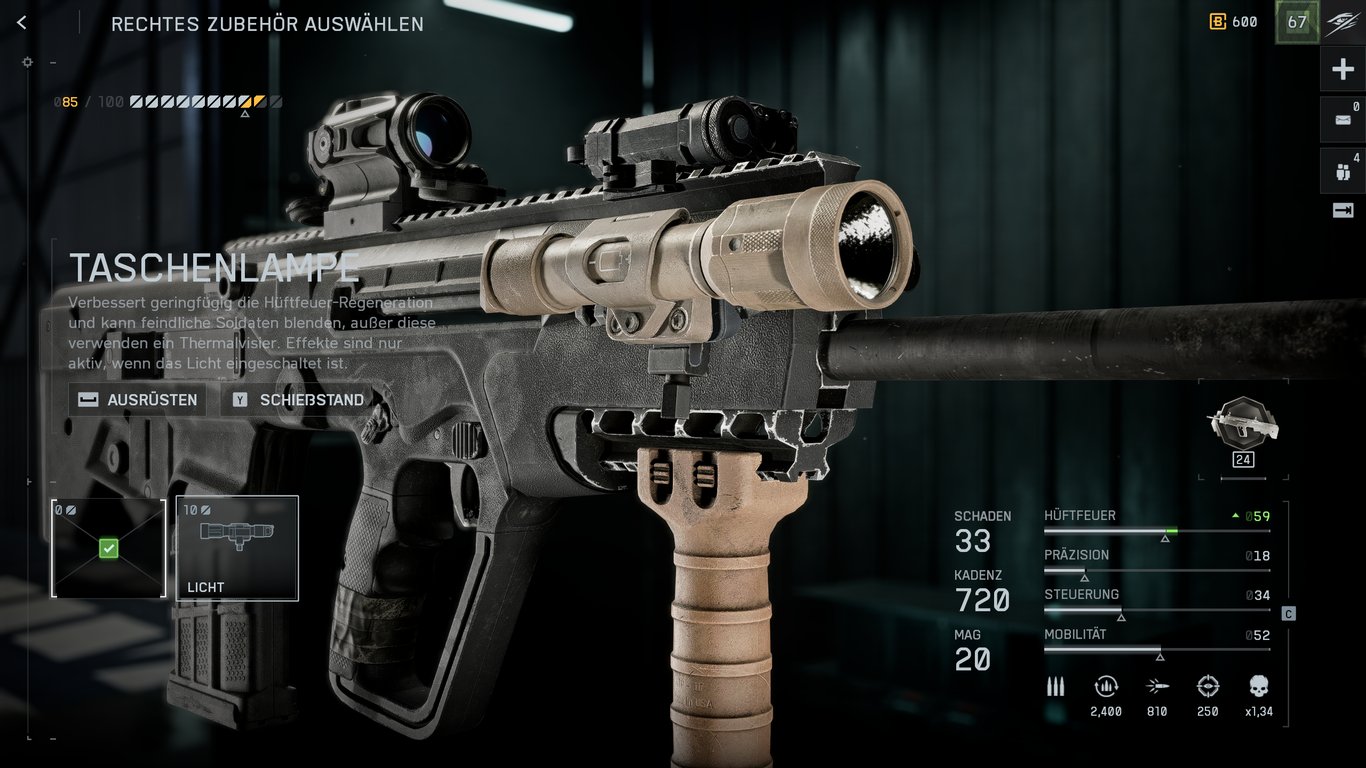1366x768 pixels.
Task: Click the settings gear icon top left
Action: pos(27,61)
